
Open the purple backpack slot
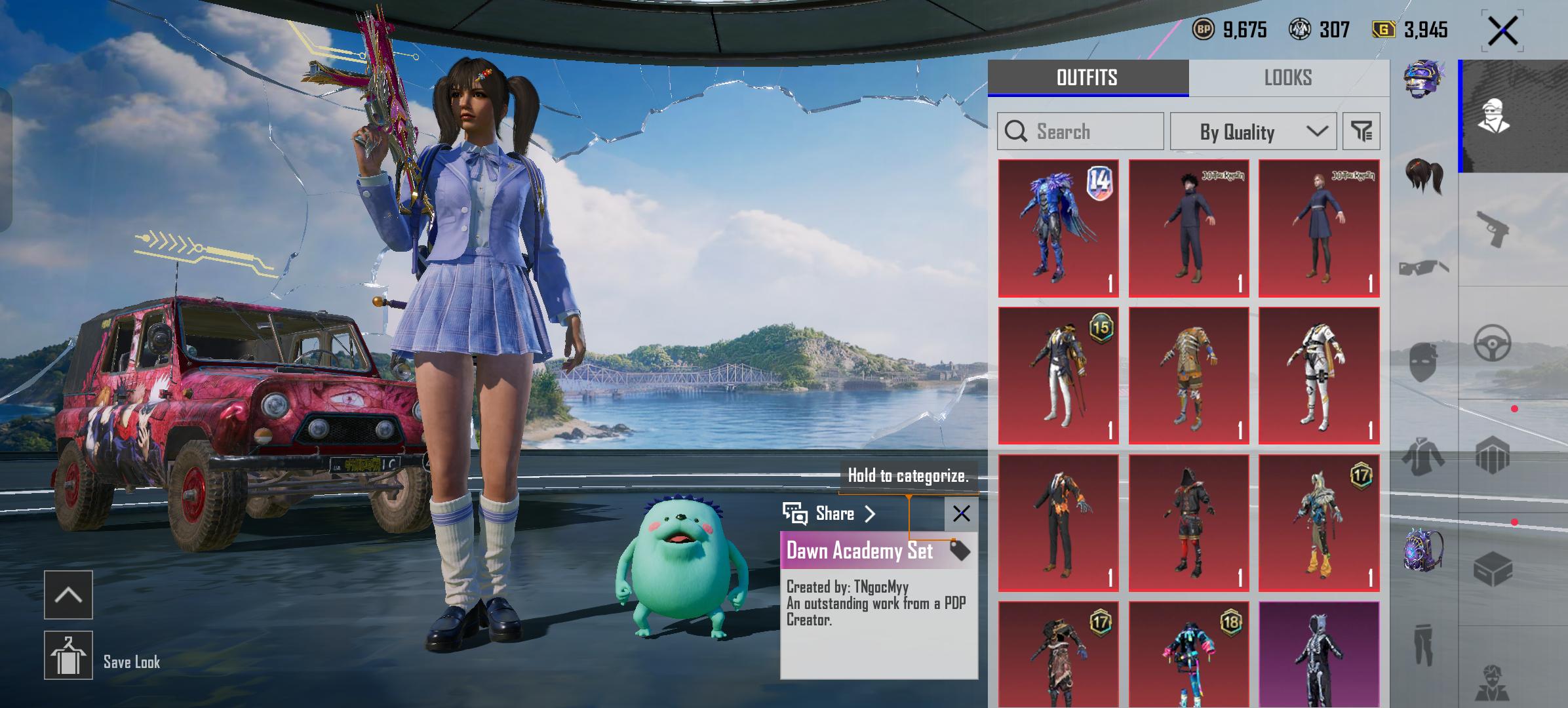[x=1423, y=549]
